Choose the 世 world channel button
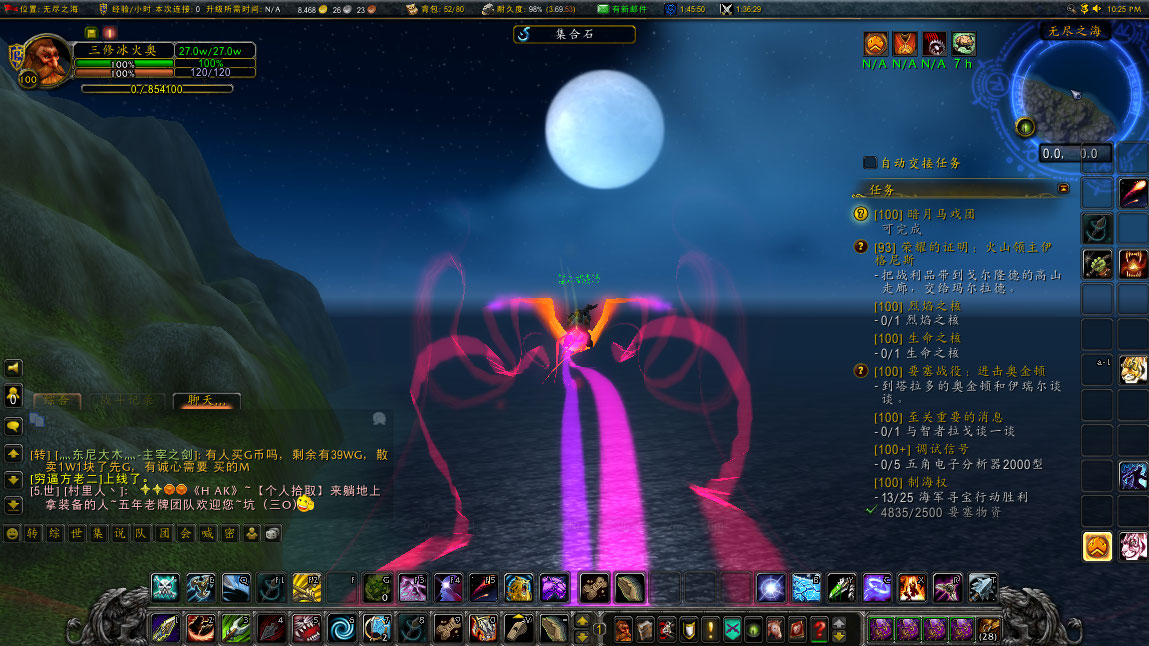Viewport: 1149px width, 646px height. 77,534
